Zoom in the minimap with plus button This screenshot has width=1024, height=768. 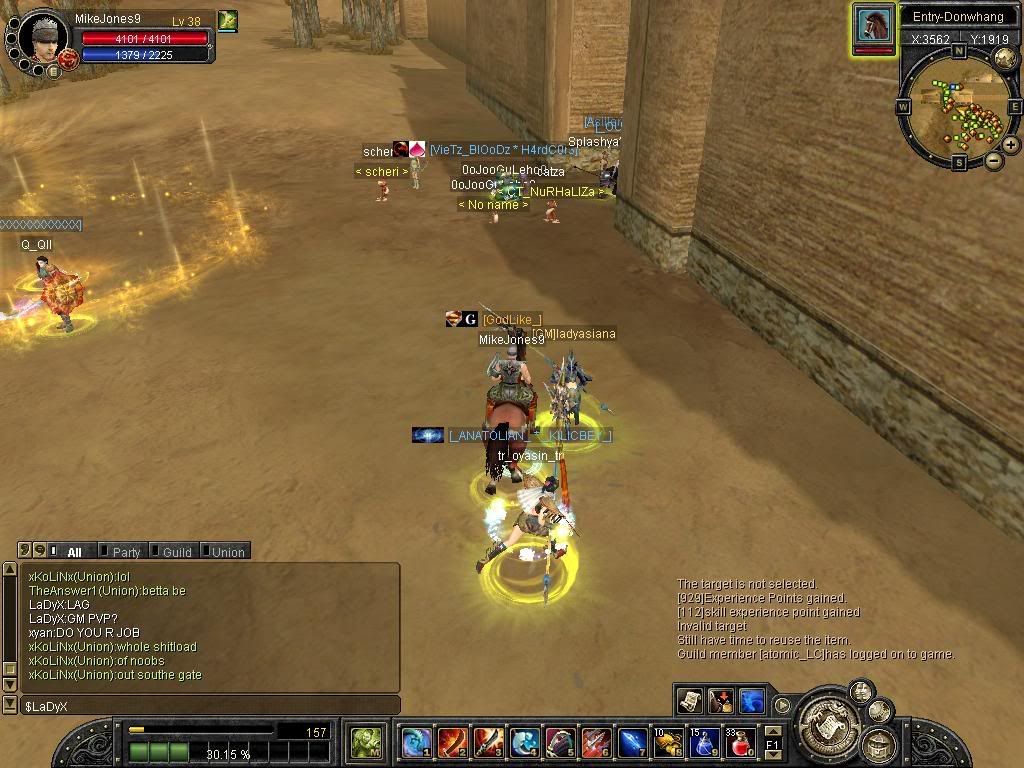click(x=1011, y=145)
